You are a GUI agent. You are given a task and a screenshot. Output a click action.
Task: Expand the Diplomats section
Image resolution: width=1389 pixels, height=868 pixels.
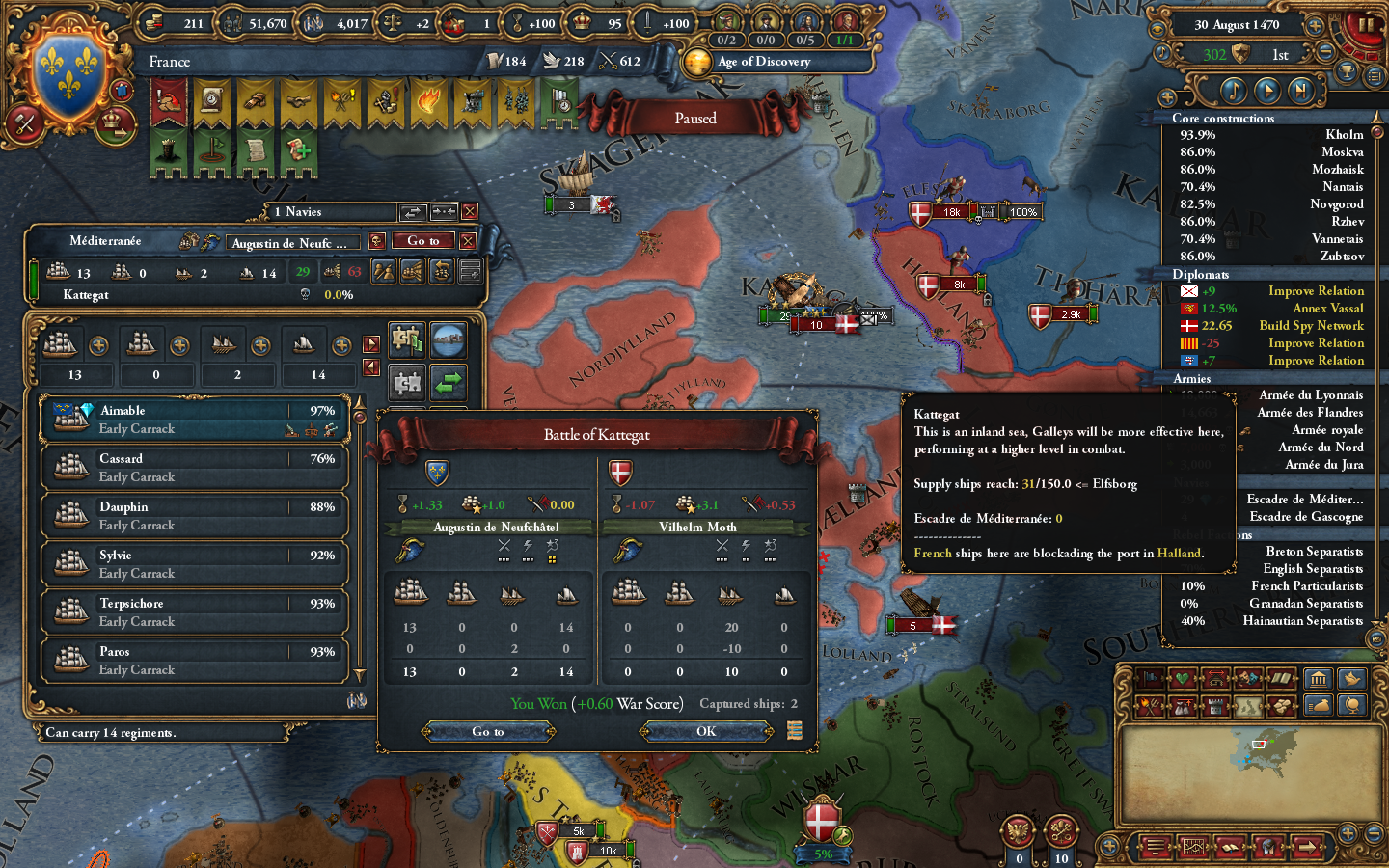(x=1201, y=275)
